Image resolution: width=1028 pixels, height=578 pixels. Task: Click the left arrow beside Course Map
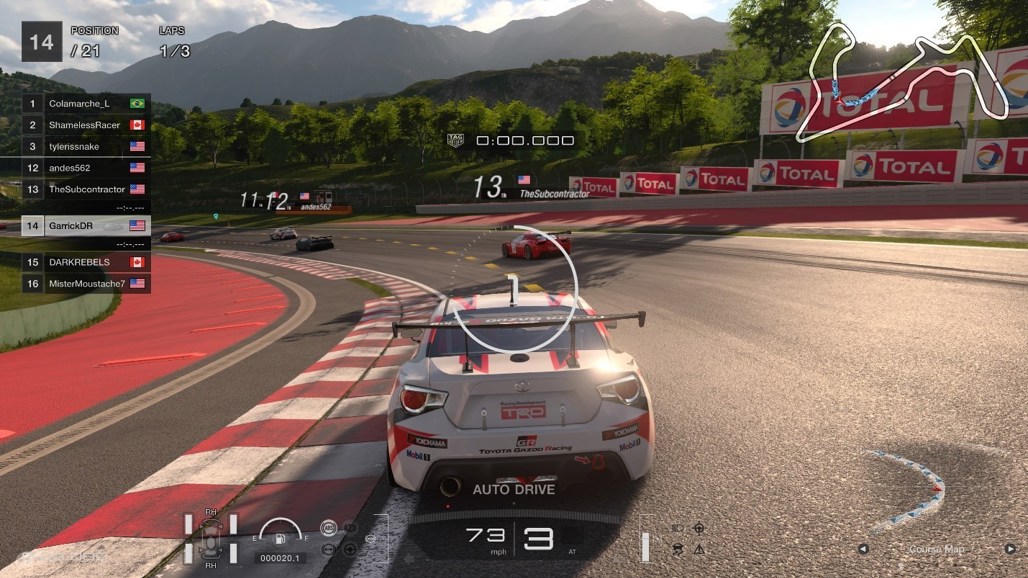tap(863, 549)
